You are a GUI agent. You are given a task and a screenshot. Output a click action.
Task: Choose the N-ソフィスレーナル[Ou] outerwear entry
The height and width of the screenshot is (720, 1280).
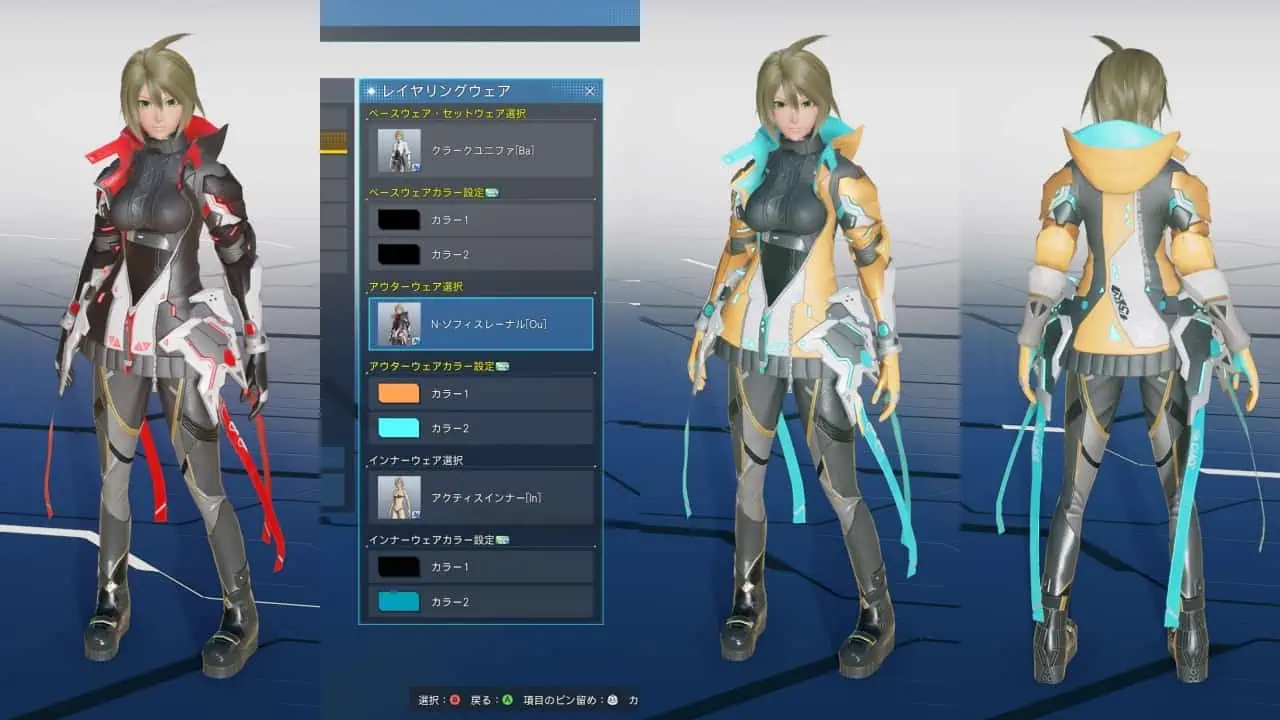[481, 323]
